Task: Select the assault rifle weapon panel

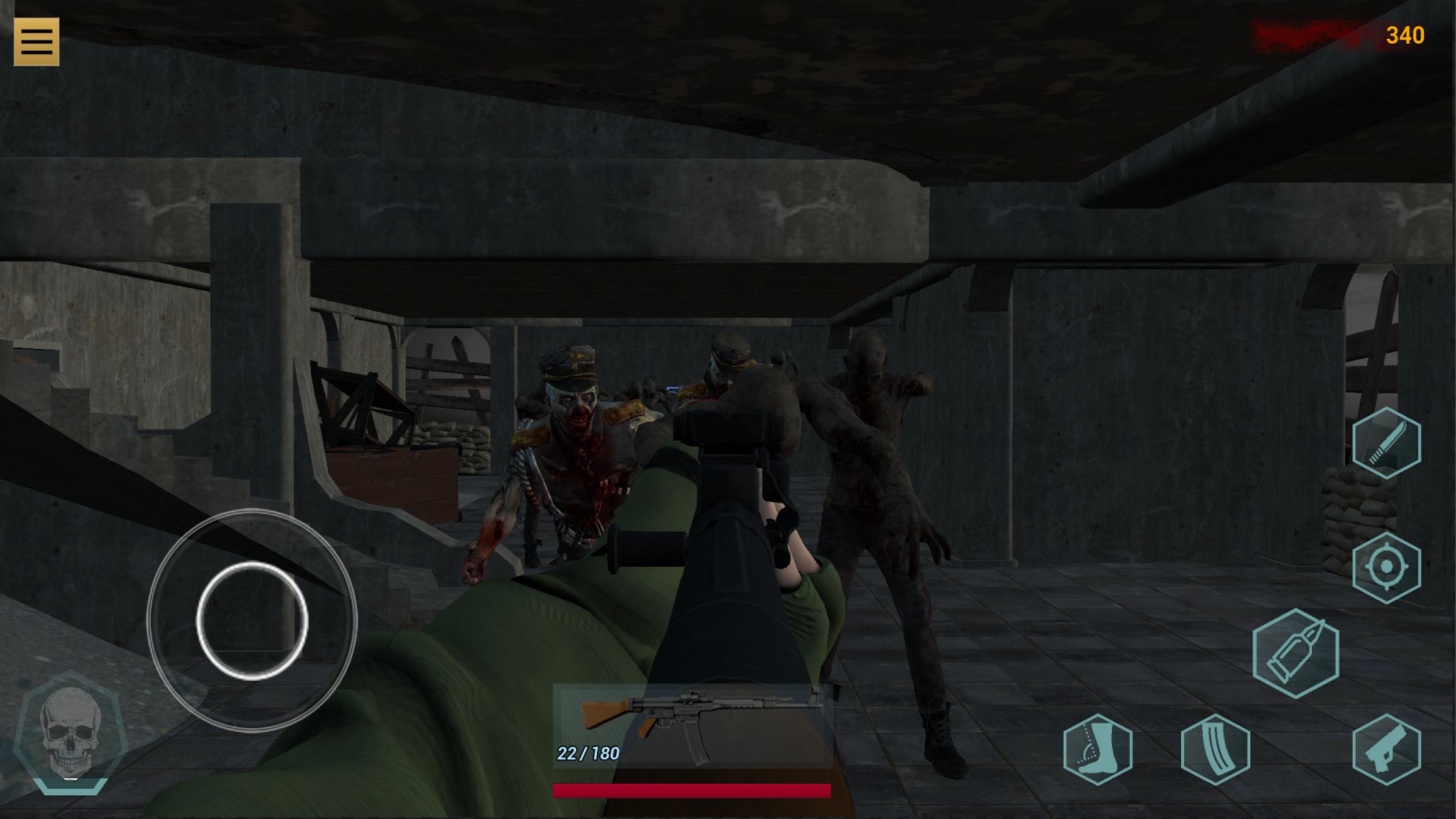Action: tap(692, 725)
